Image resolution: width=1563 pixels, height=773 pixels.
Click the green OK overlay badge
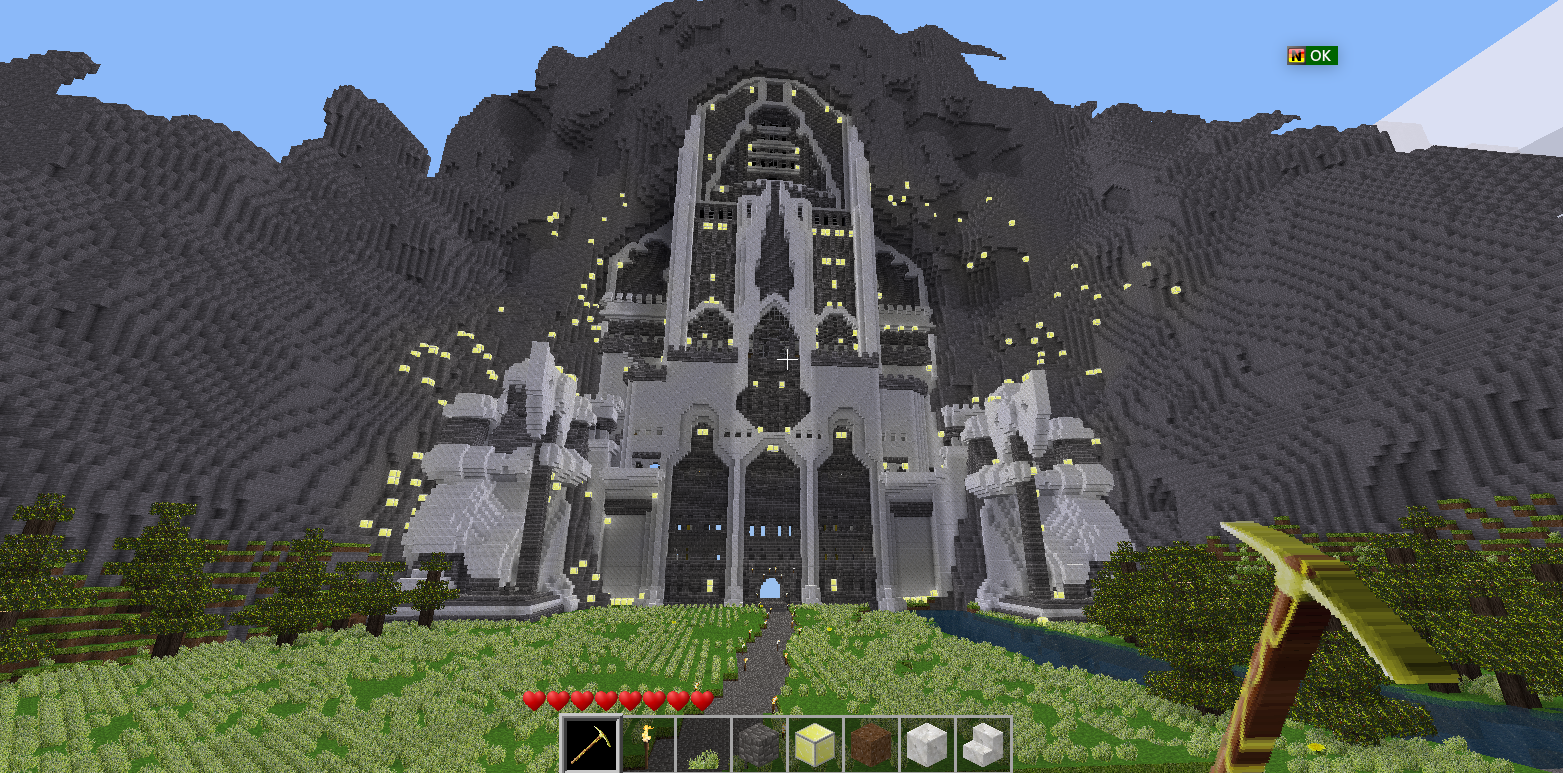[x=1312, y=56]
